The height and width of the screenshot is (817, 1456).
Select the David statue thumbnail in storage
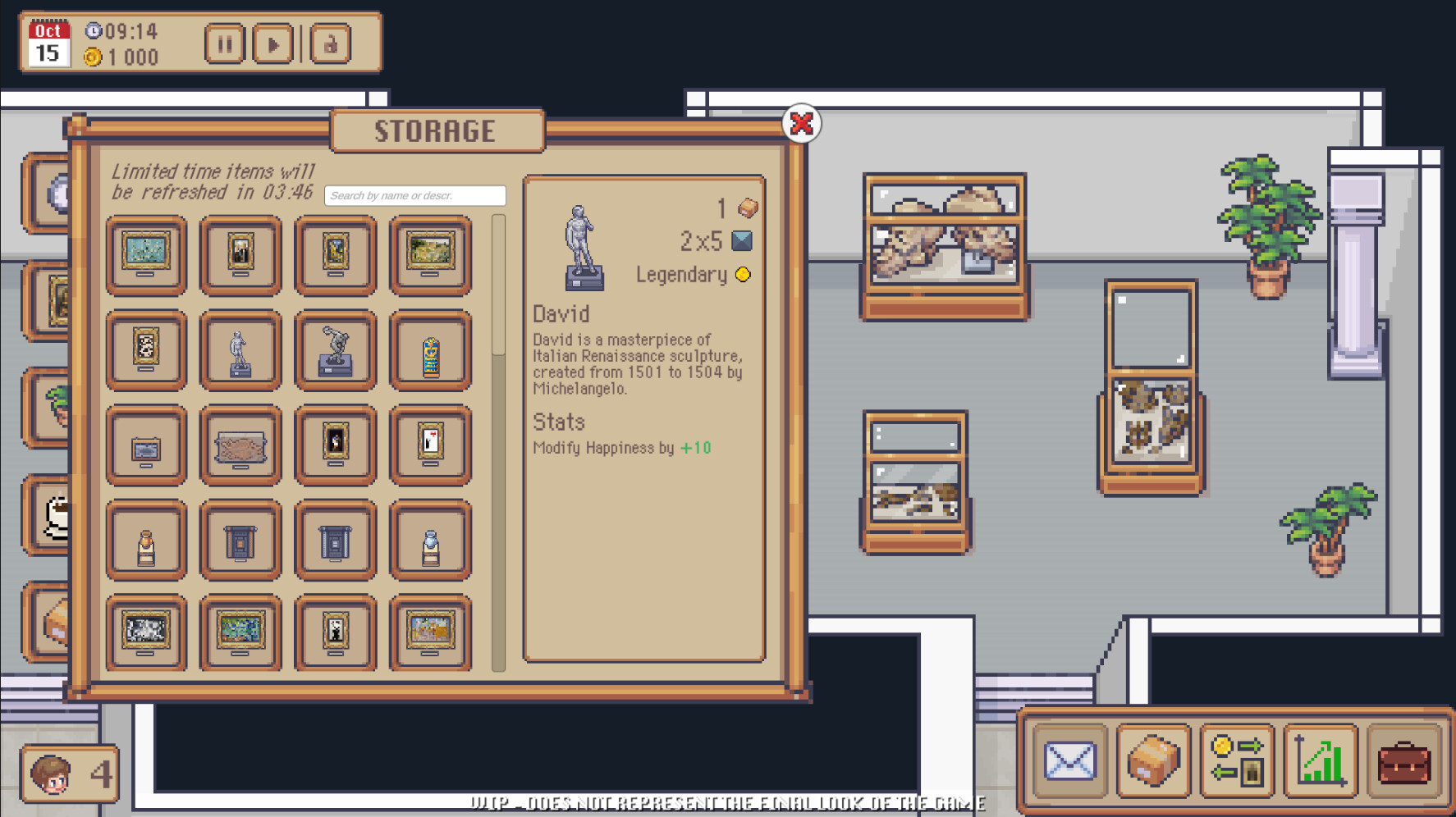[x=240, y=351]
